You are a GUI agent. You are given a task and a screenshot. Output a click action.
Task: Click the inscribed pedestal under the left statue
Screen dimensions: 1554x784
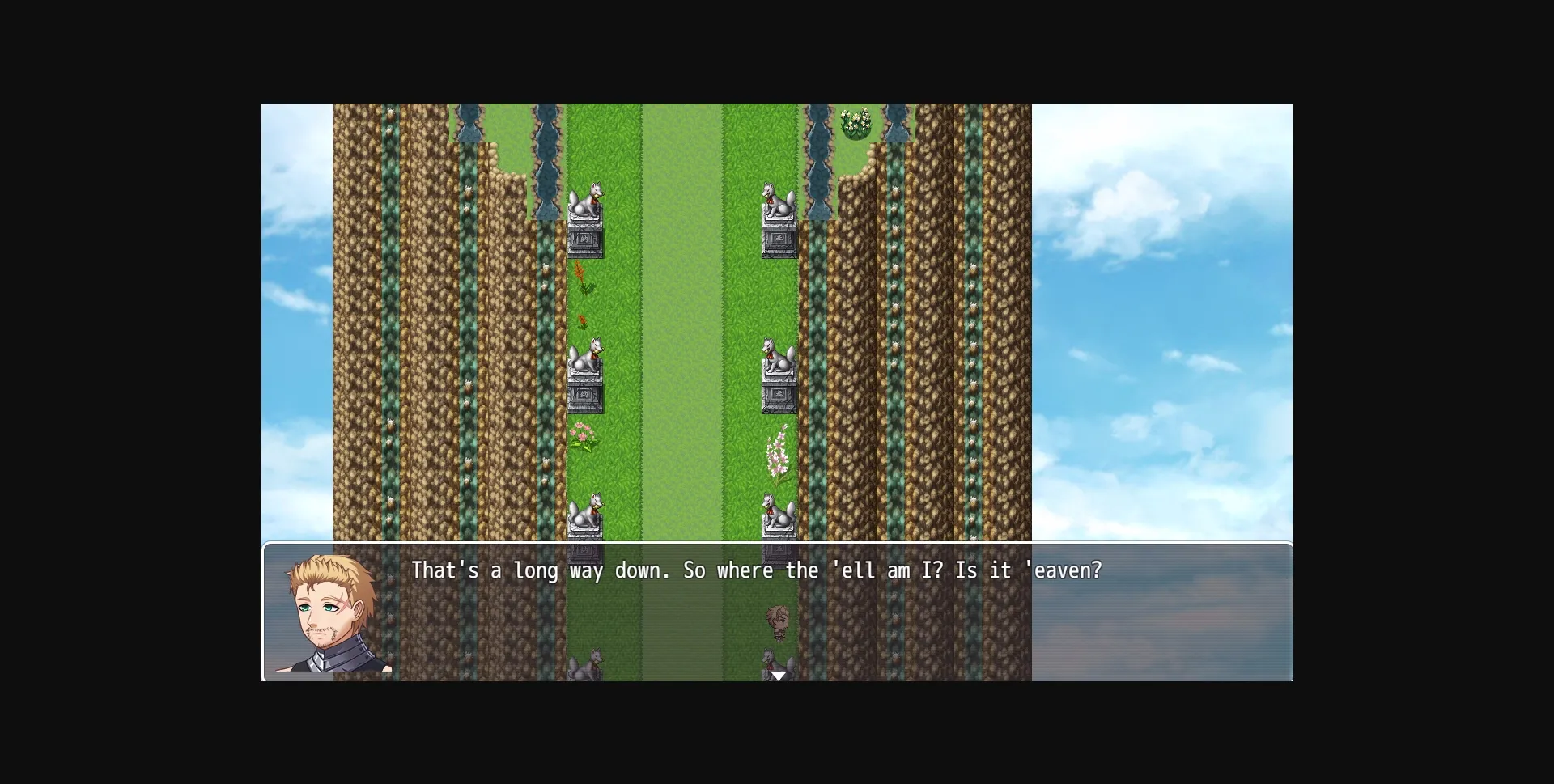coord(585,240)
